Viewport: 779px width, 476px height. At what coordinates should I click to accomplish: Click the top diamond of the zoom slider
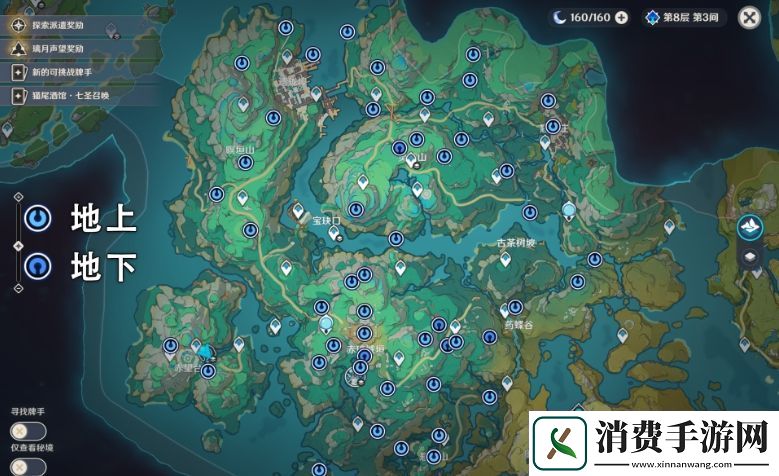pos(18,199)
